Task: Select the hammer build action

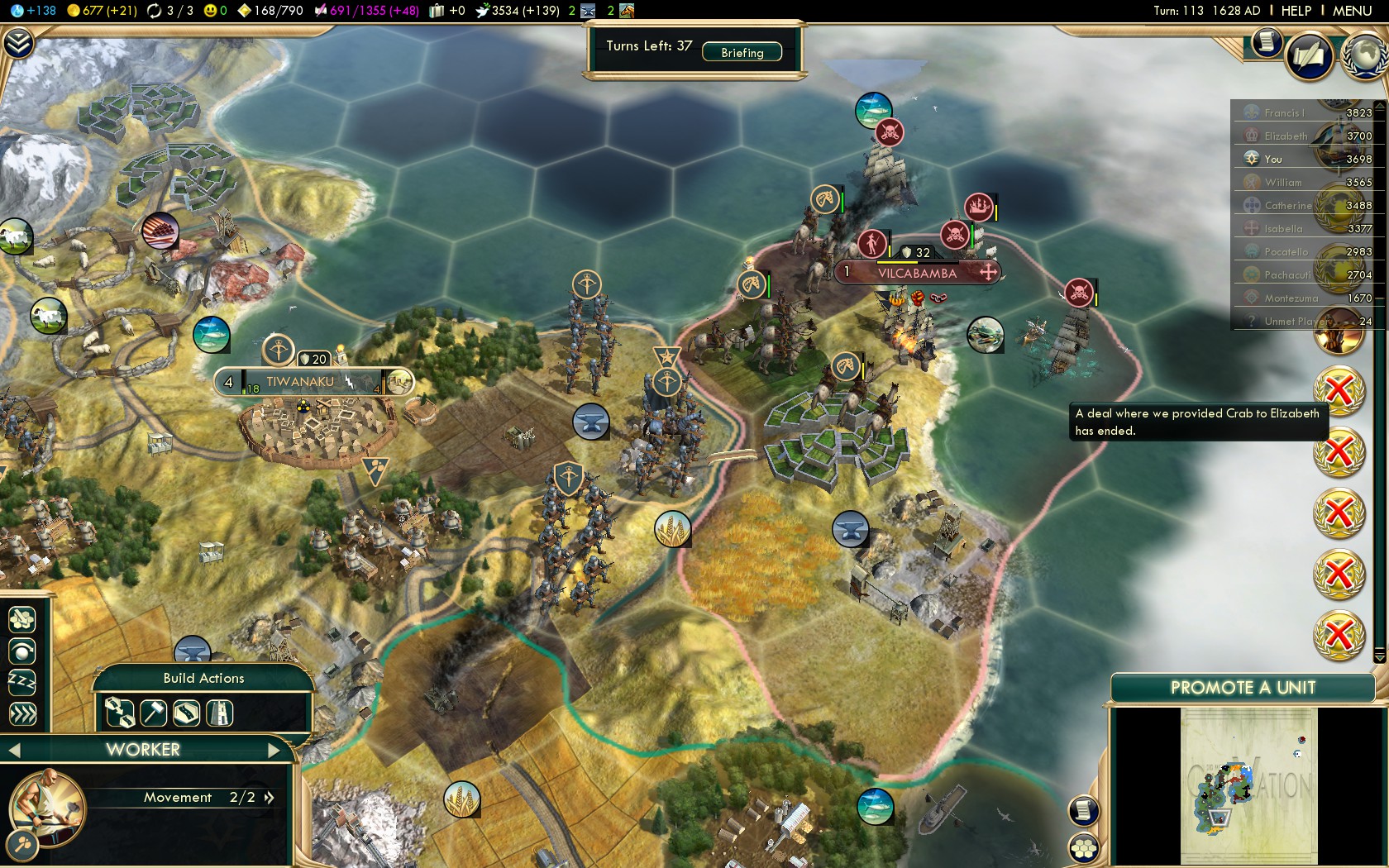Action: point(154,713)
